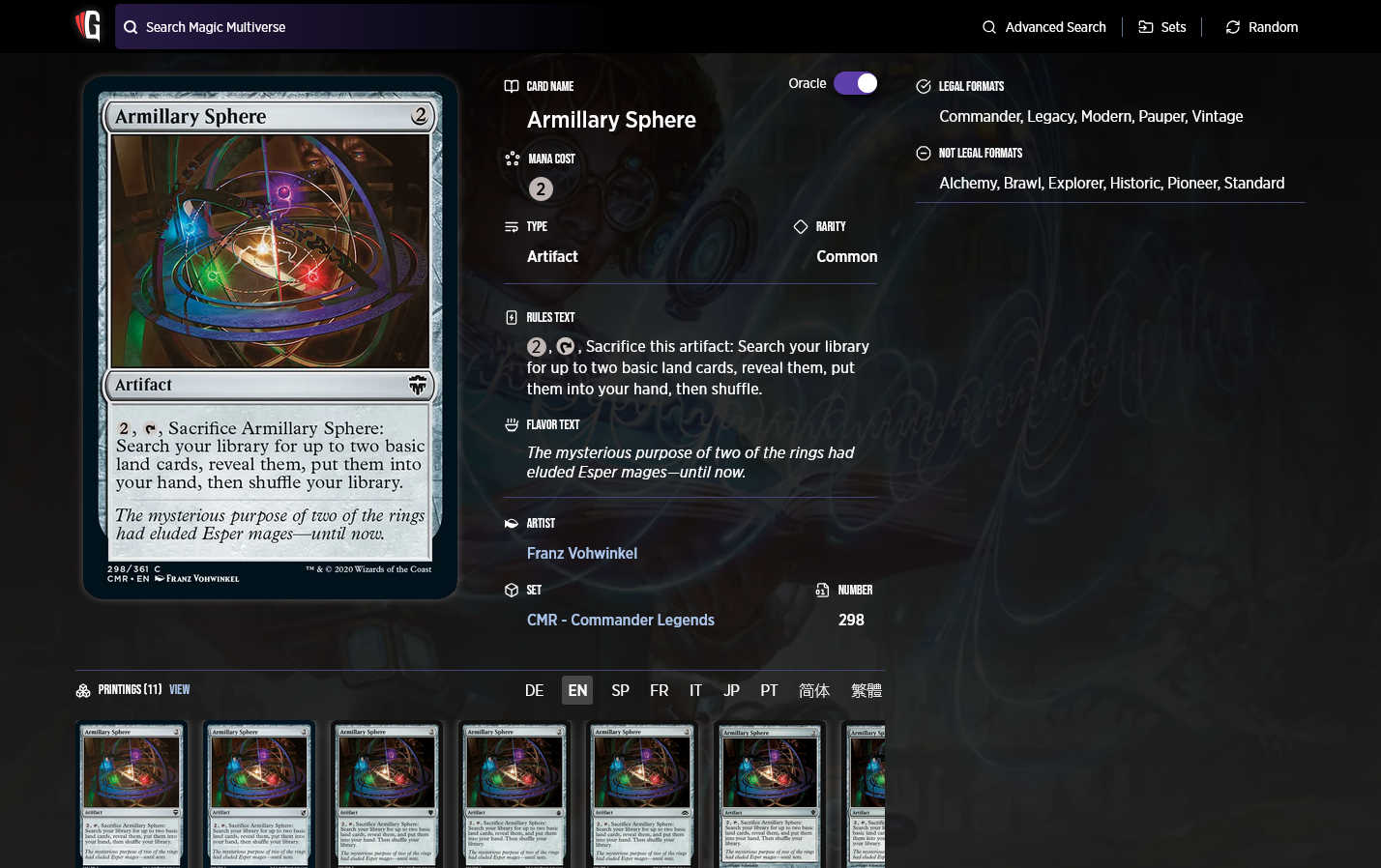Click the Random card button
The width and height of the screenshot is (1381, 868).
(1261, 27)
